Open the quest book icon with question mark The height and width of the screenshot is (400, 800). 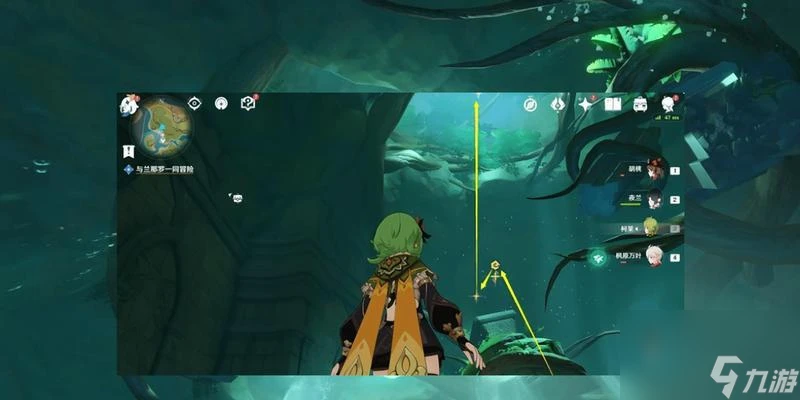246,103
